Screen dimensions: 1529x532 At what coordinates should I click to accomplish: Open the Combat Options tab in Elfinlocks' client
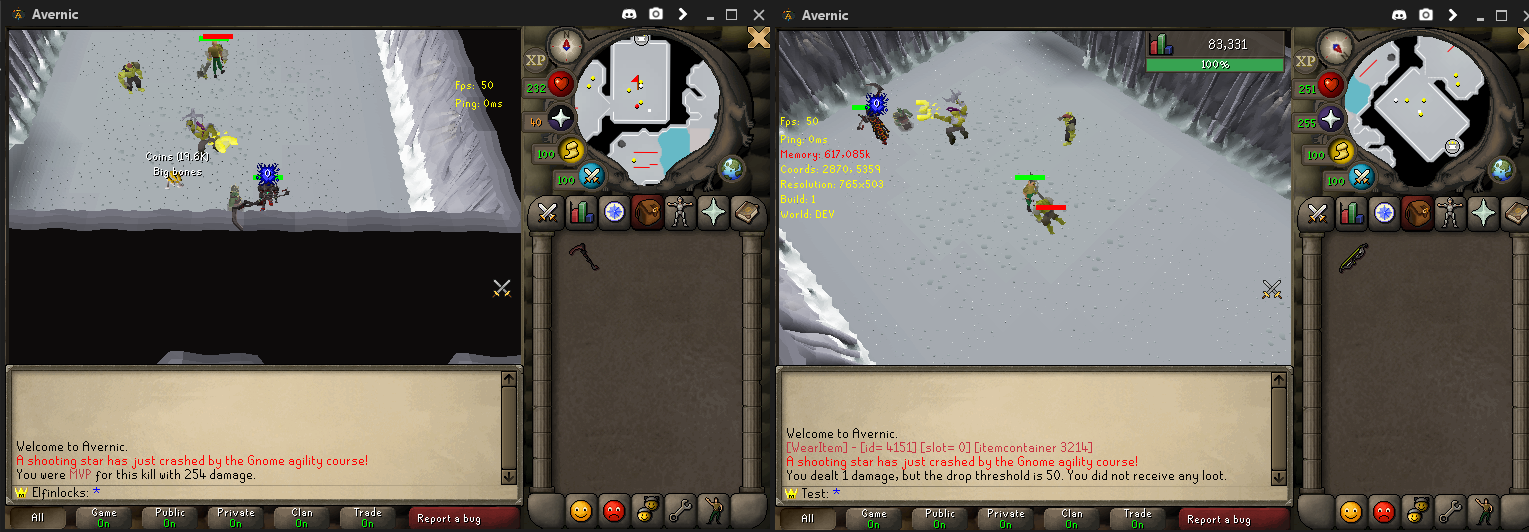pyautogui.click(x=547, y=212)
